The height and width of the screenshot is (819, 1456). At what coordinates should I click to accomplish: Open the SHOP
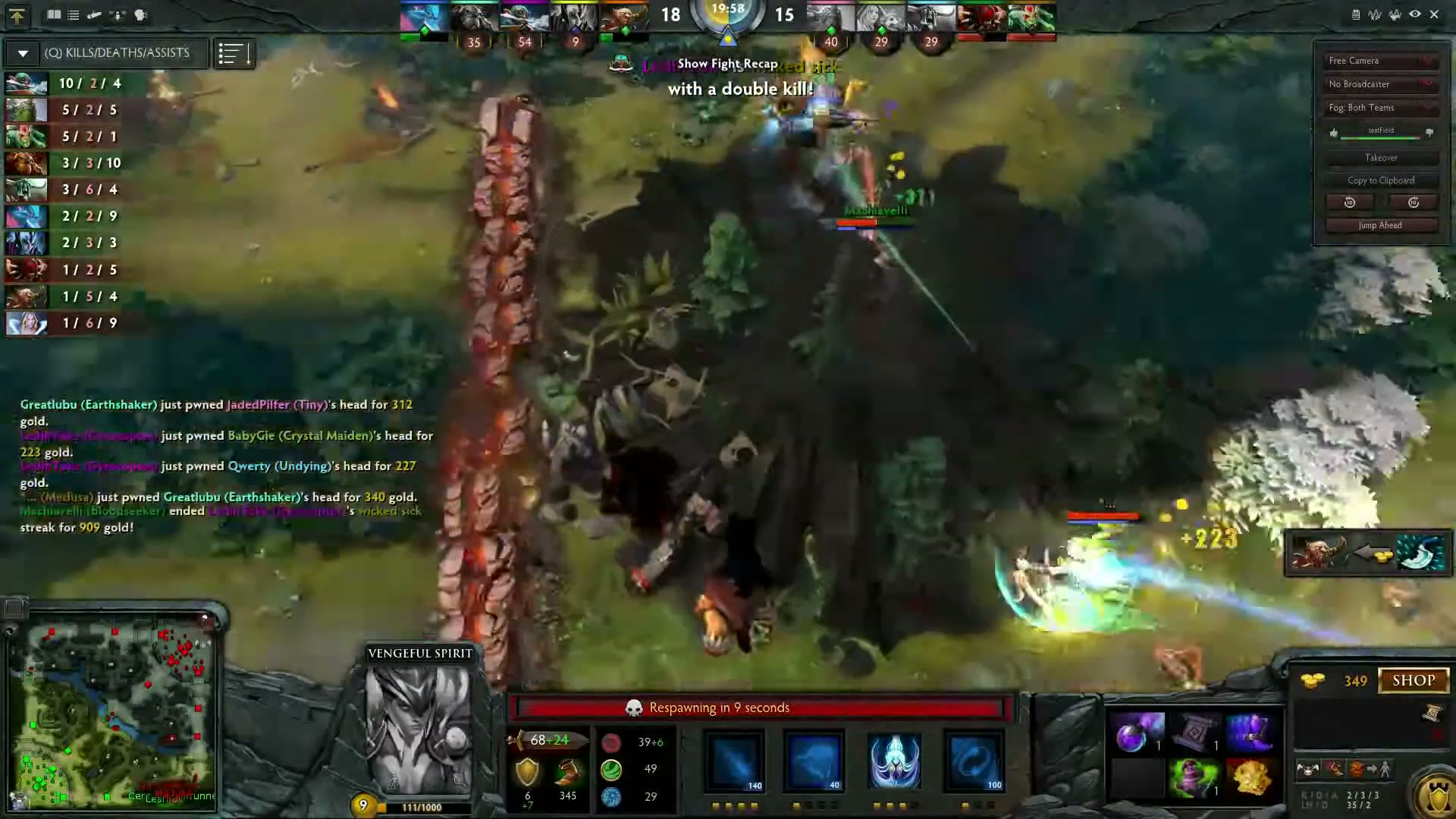click(x=1414, y=680)
